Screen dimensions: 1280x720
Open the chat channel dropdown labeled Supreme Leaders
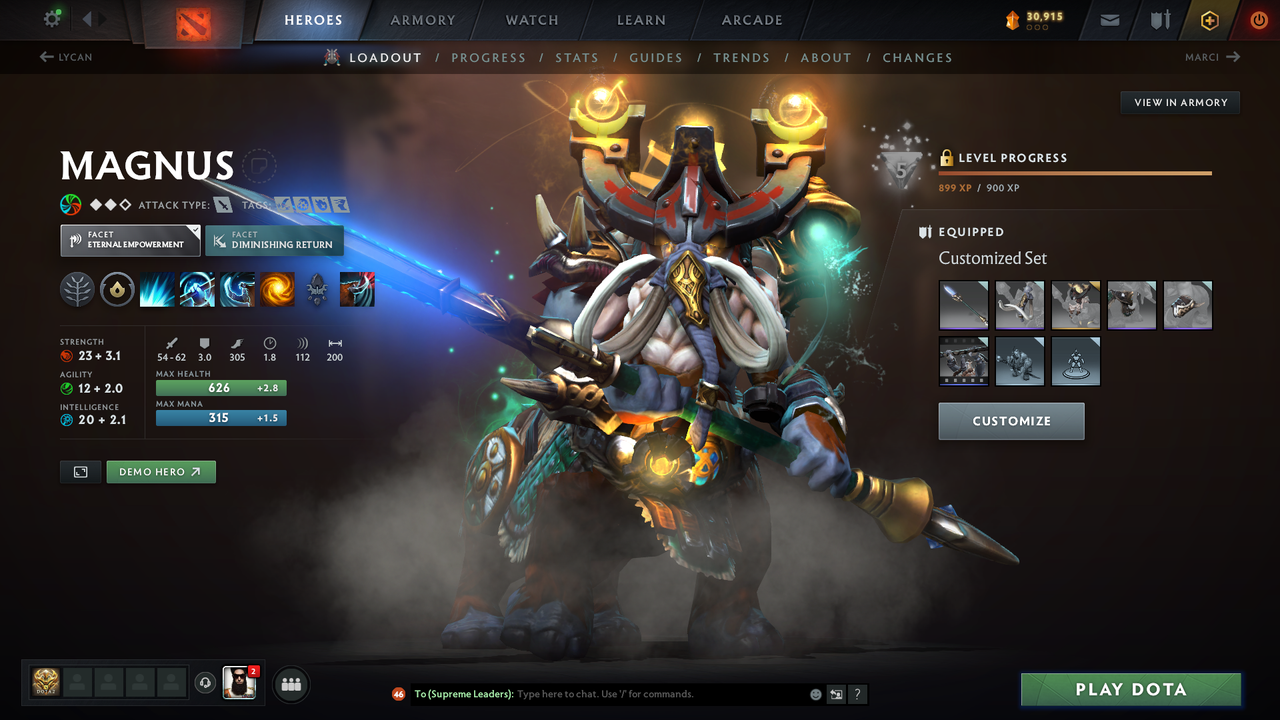[x=463, y=693]
